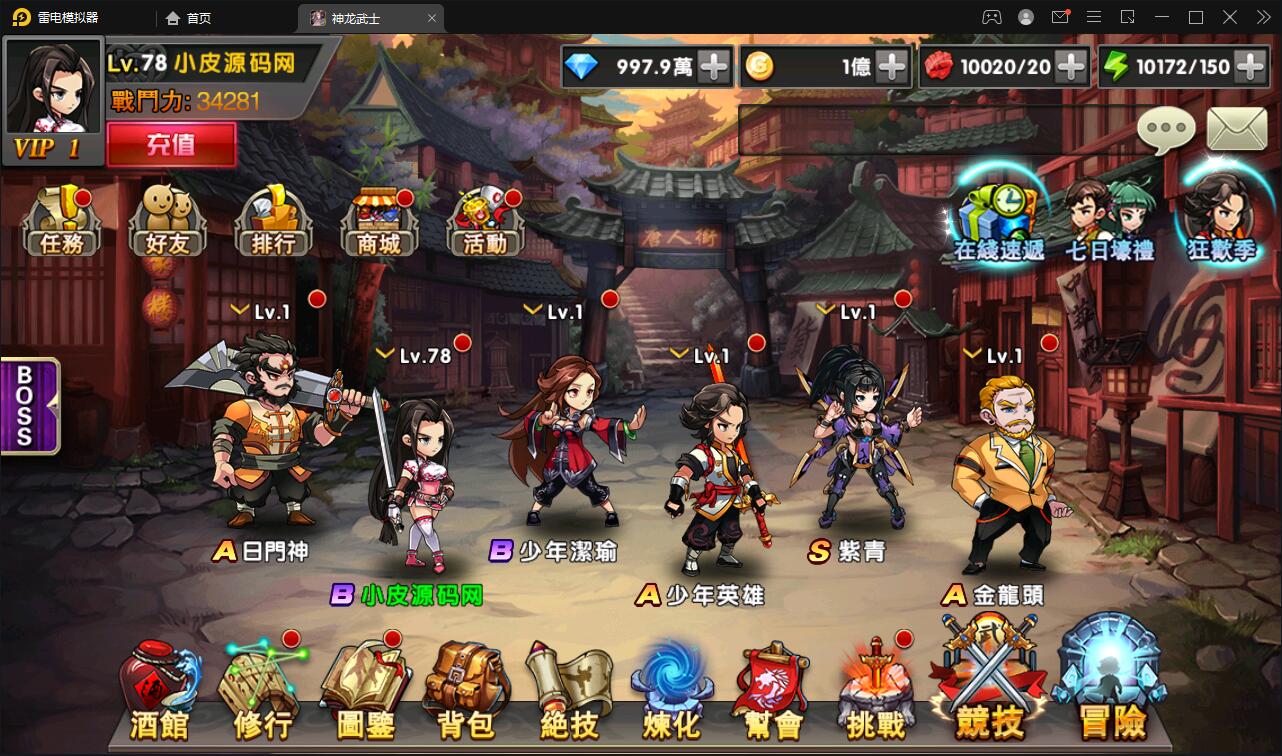Open the 好友 friends list
Screen dimensions: 1282x756
pyautogui.click(x=167, y=221)
